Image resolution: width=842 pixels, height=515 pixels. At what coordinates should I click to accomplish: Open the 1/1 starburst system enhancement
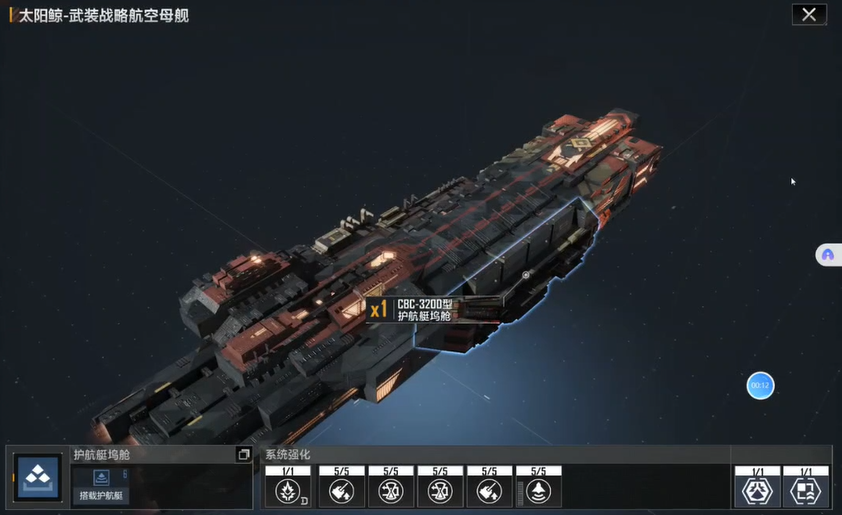point(288,491)
